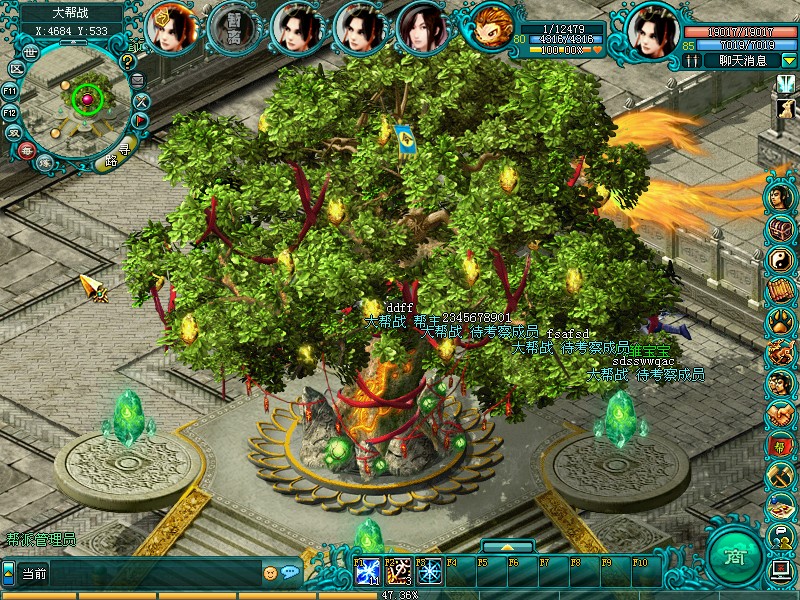Open the question mark help button
This screenshot has height=600, width=800.
(x=127, y=61)
